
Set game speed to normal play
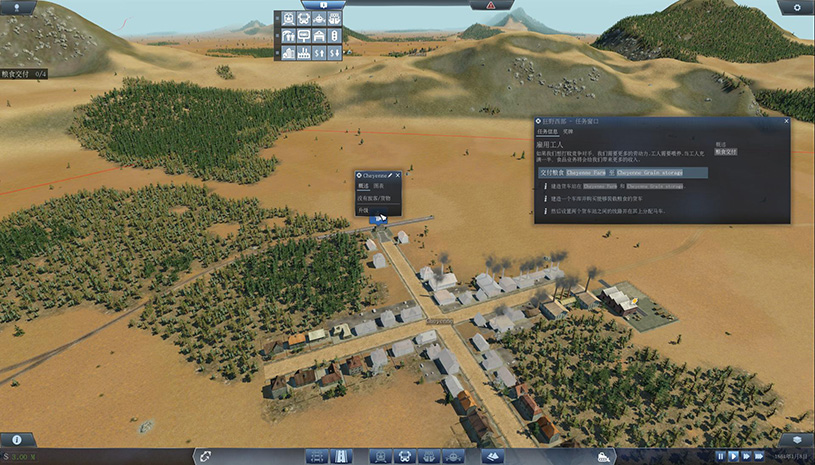click(734, 456)
